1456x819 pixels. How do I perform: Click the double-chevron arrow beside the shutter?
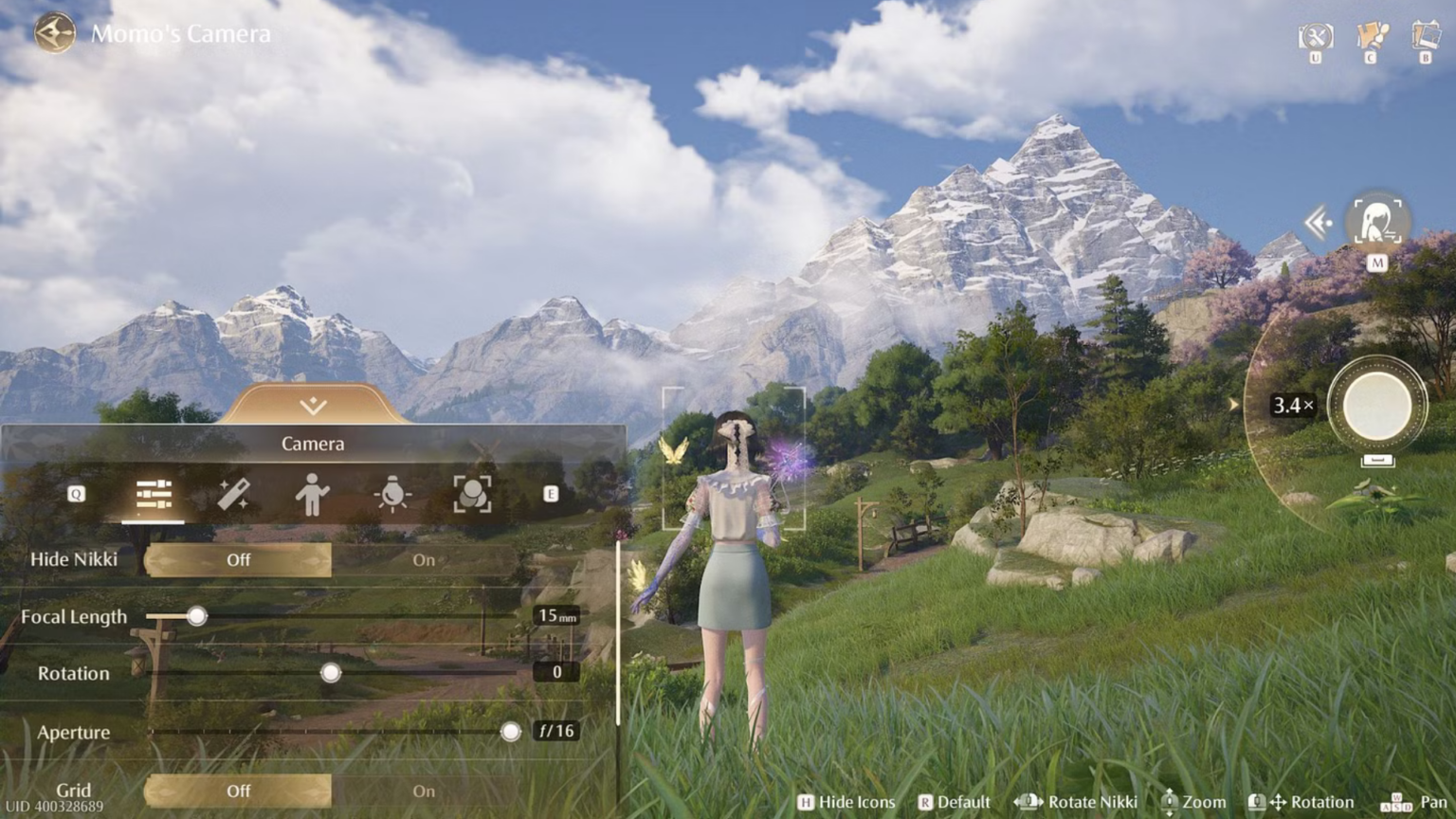tap(1319, 221)
